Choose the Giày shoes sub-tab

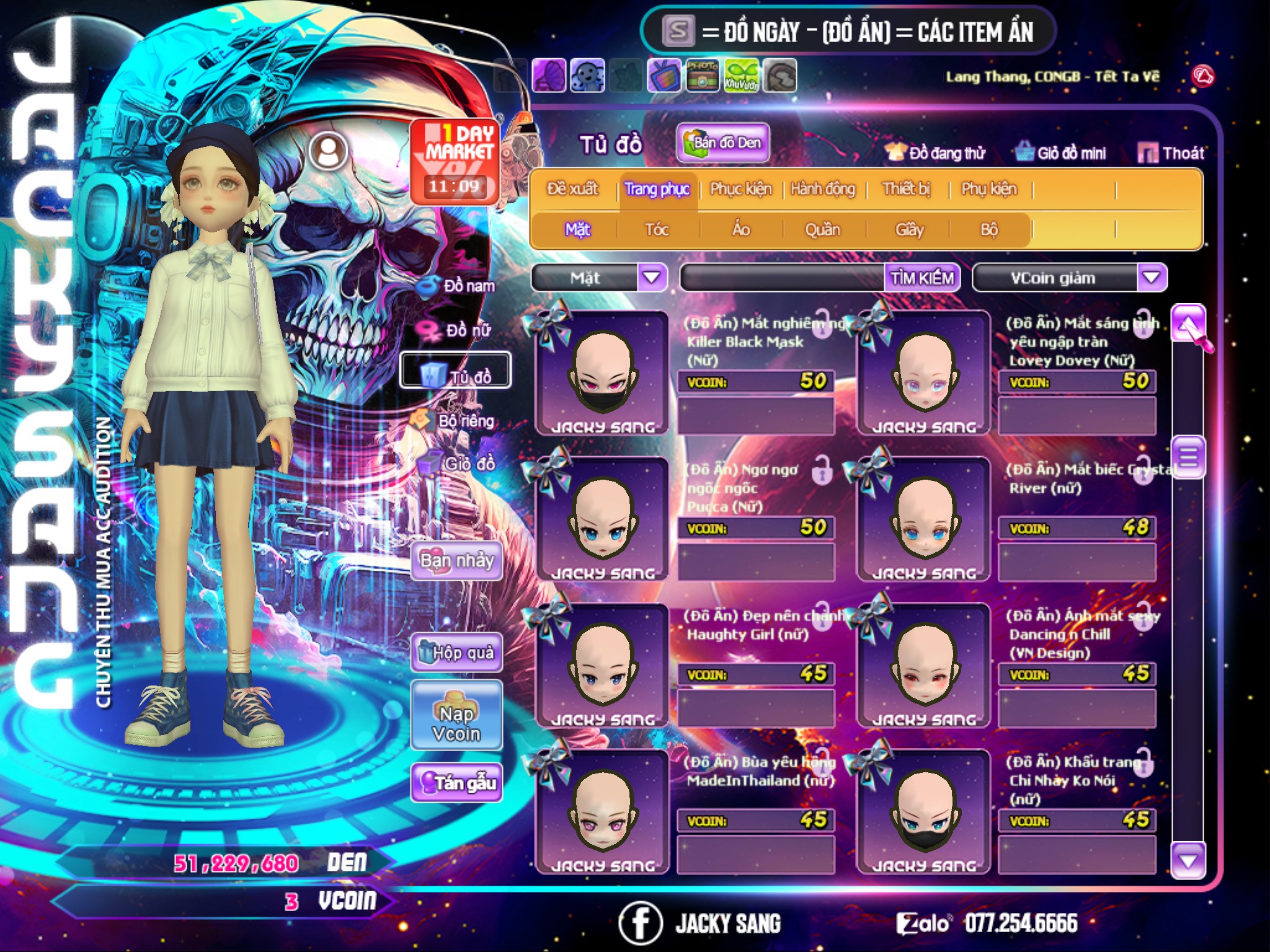tap(909, 230)
